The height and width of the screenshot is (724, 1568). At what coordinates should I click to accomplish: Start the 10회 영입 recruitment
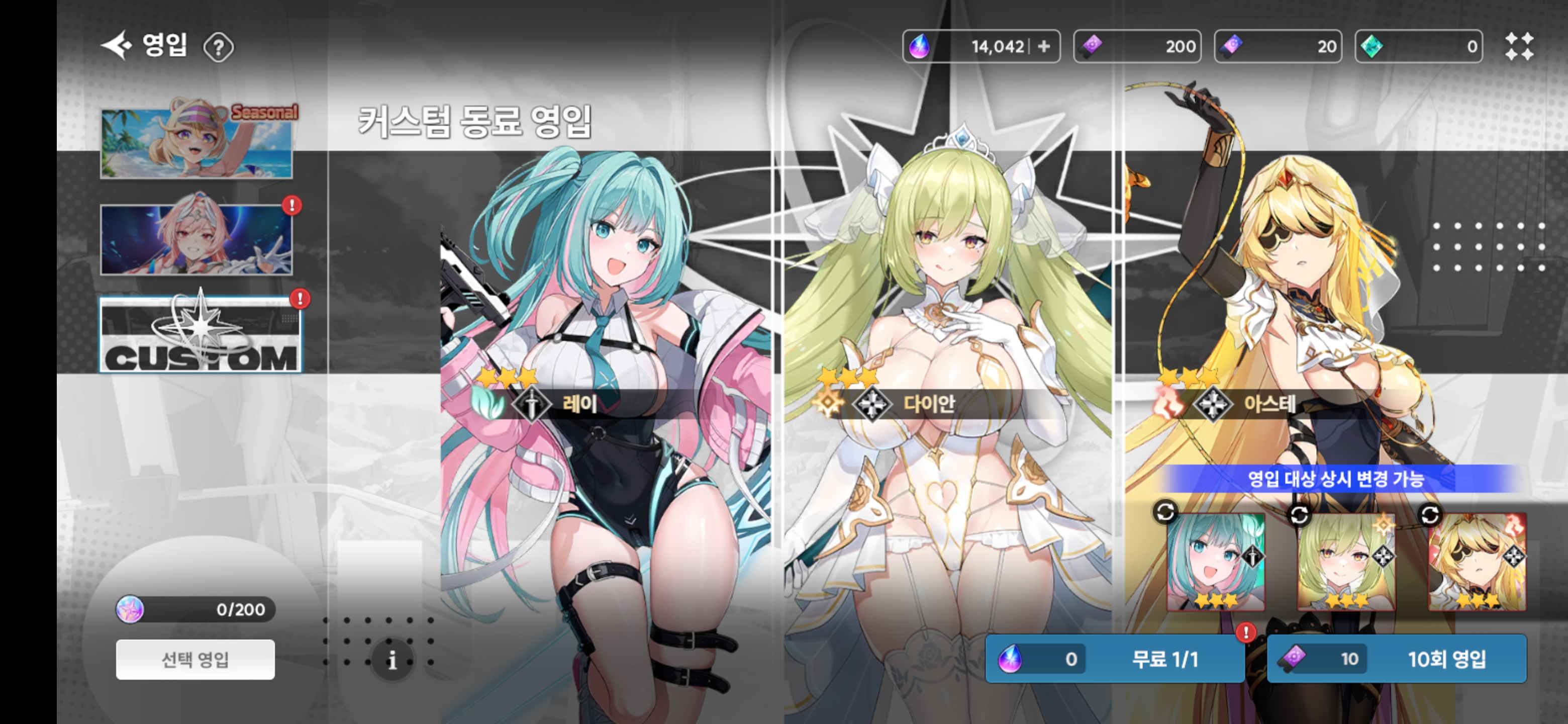[1396, 659]
